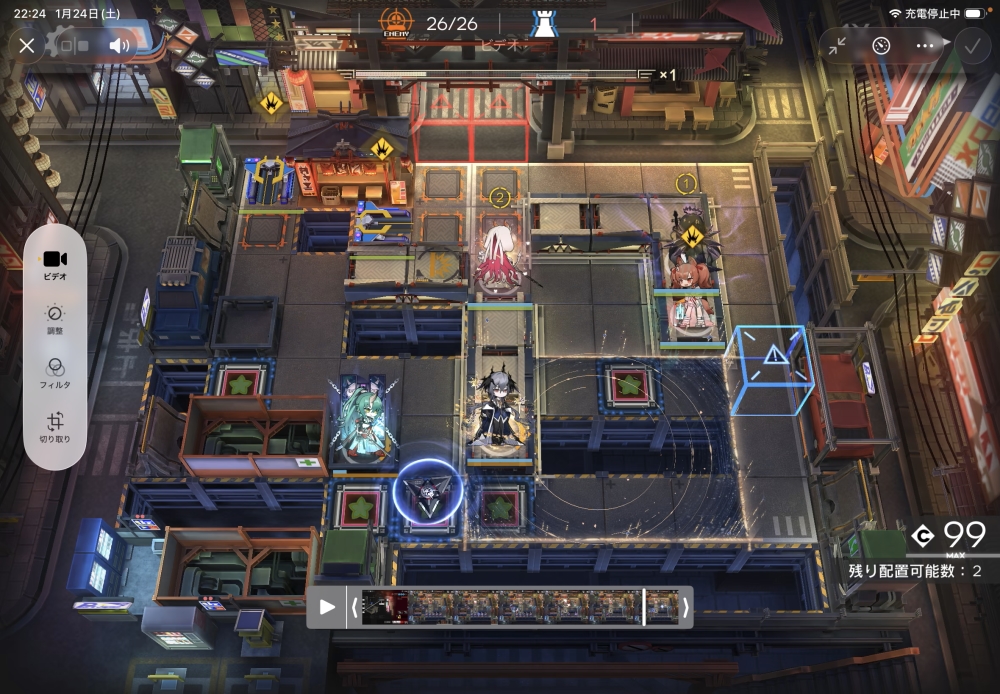Toggle the video sound speaker icon
This screenshot has width=1000, height=694.
[x=120, y=45]
